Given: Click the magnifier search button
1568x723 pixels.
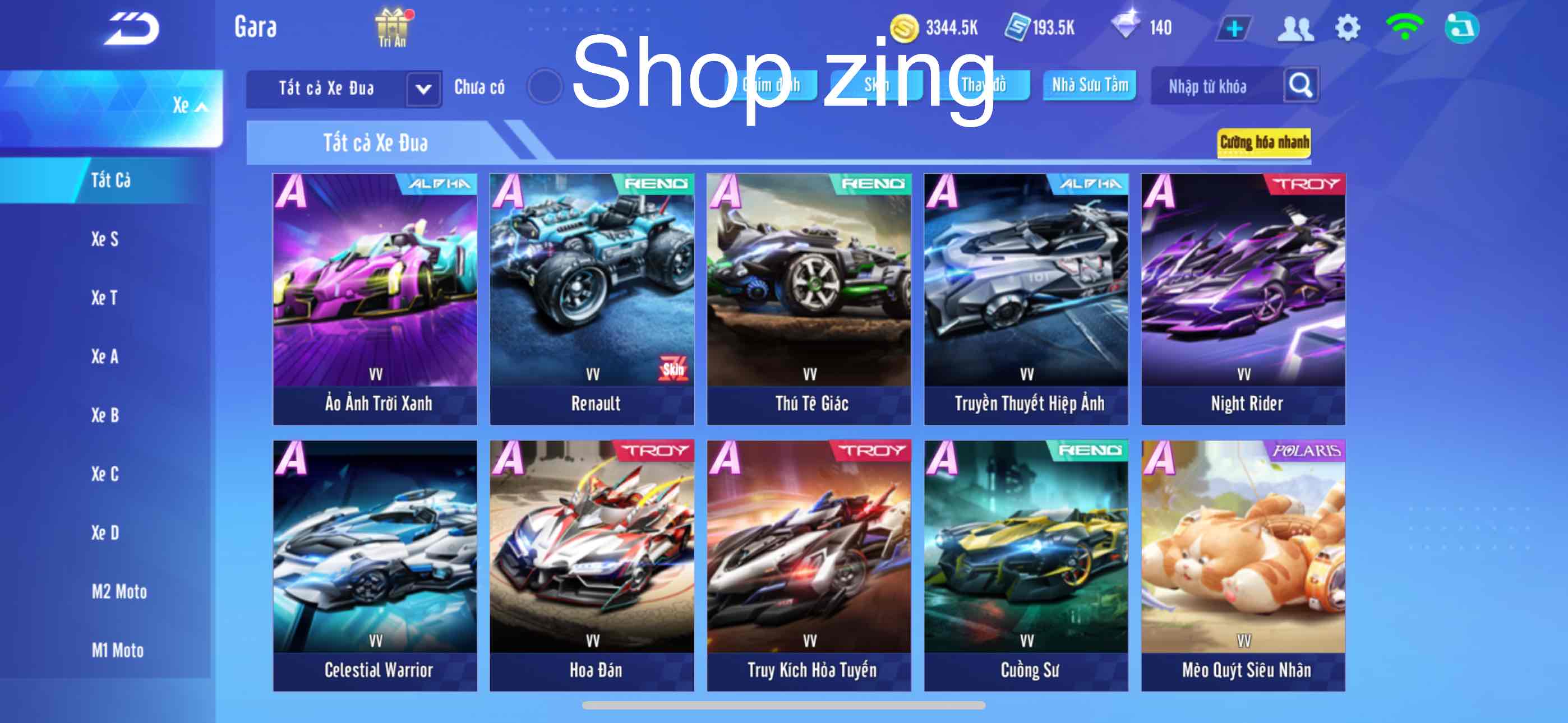Looking at the screenshot, I should tap(1300, 86).
